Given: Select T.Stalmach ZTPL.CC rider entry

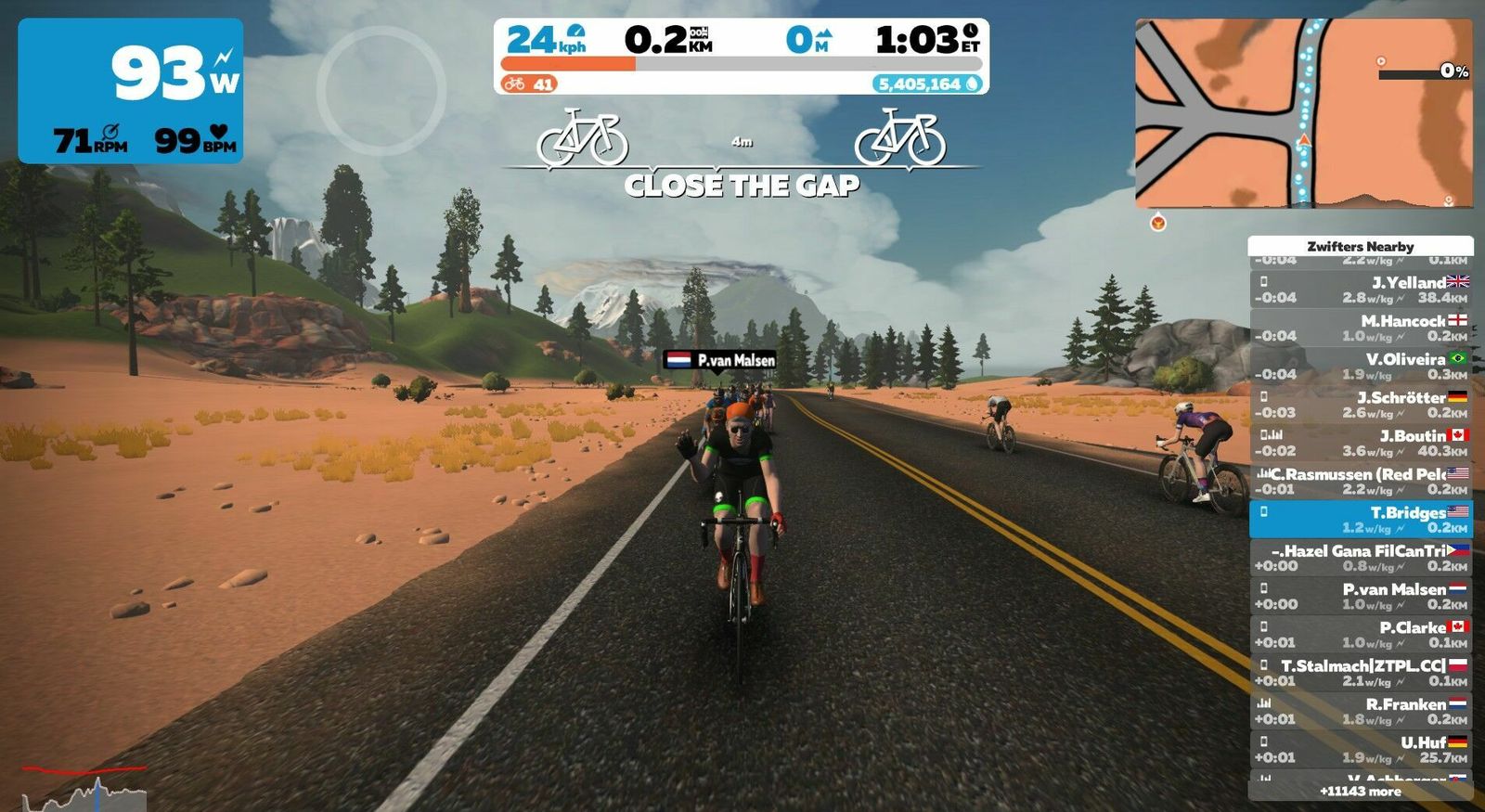Looking at the screenshot, I should 1361,673.
